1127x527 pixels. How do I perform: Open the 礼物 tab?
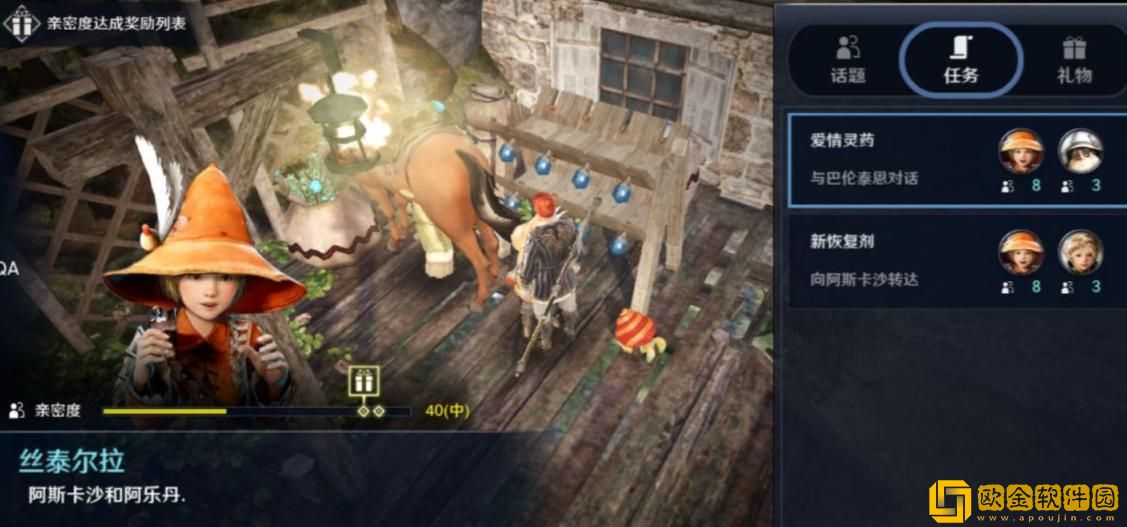click(1074, 59)
